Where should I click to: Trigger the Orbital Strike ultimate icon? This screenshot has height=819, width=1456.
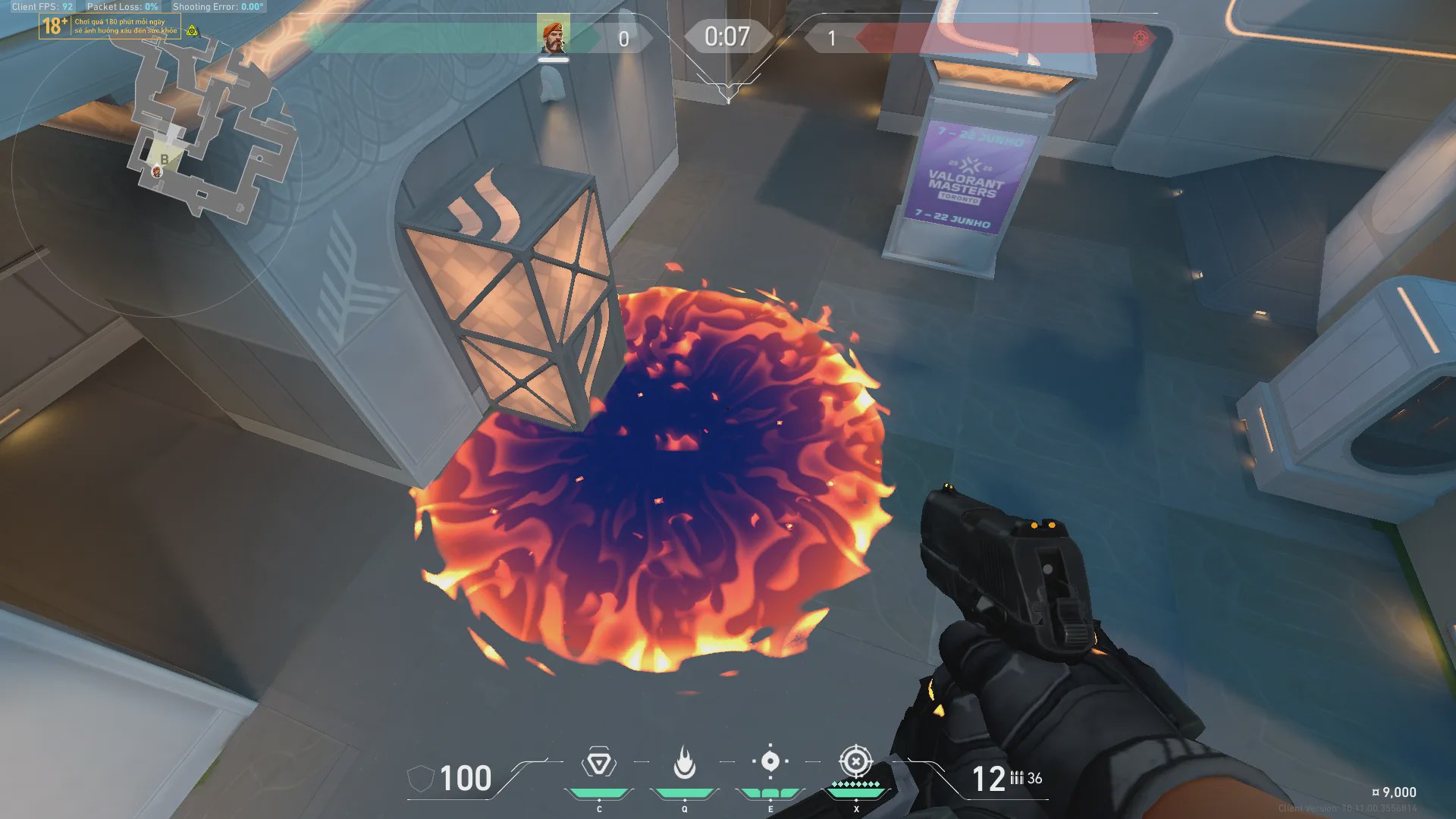point(855,761)
